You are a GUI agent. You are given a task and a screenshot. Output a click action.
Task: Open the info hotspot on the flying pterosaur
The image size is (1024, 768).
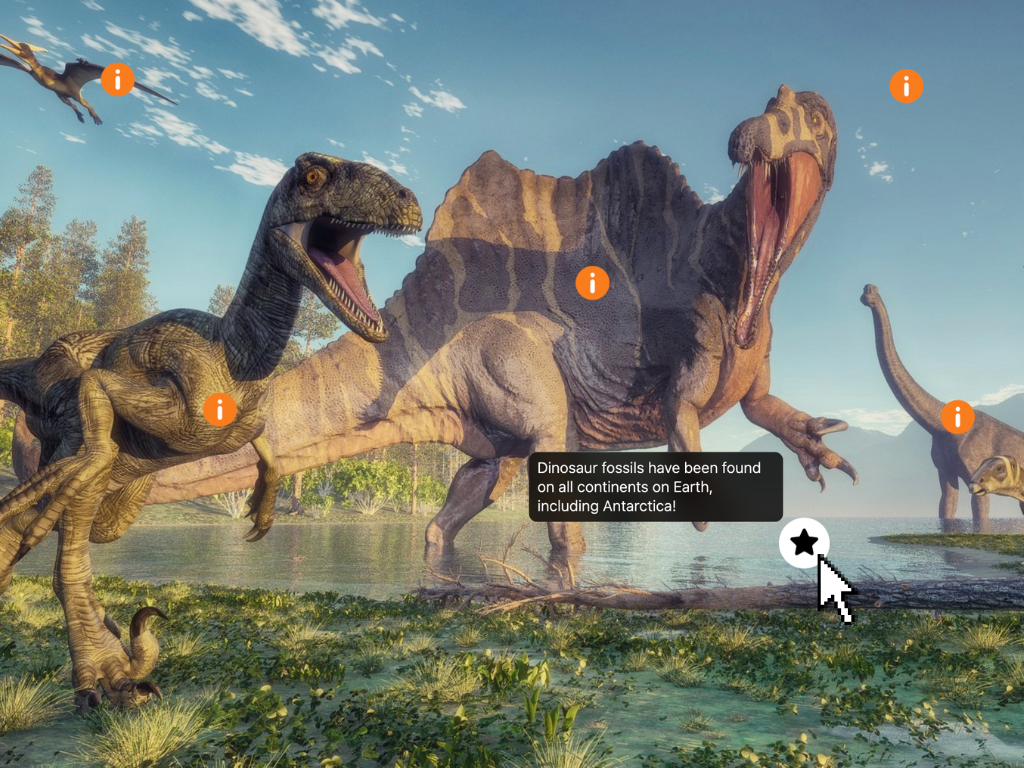click(118, 79)
